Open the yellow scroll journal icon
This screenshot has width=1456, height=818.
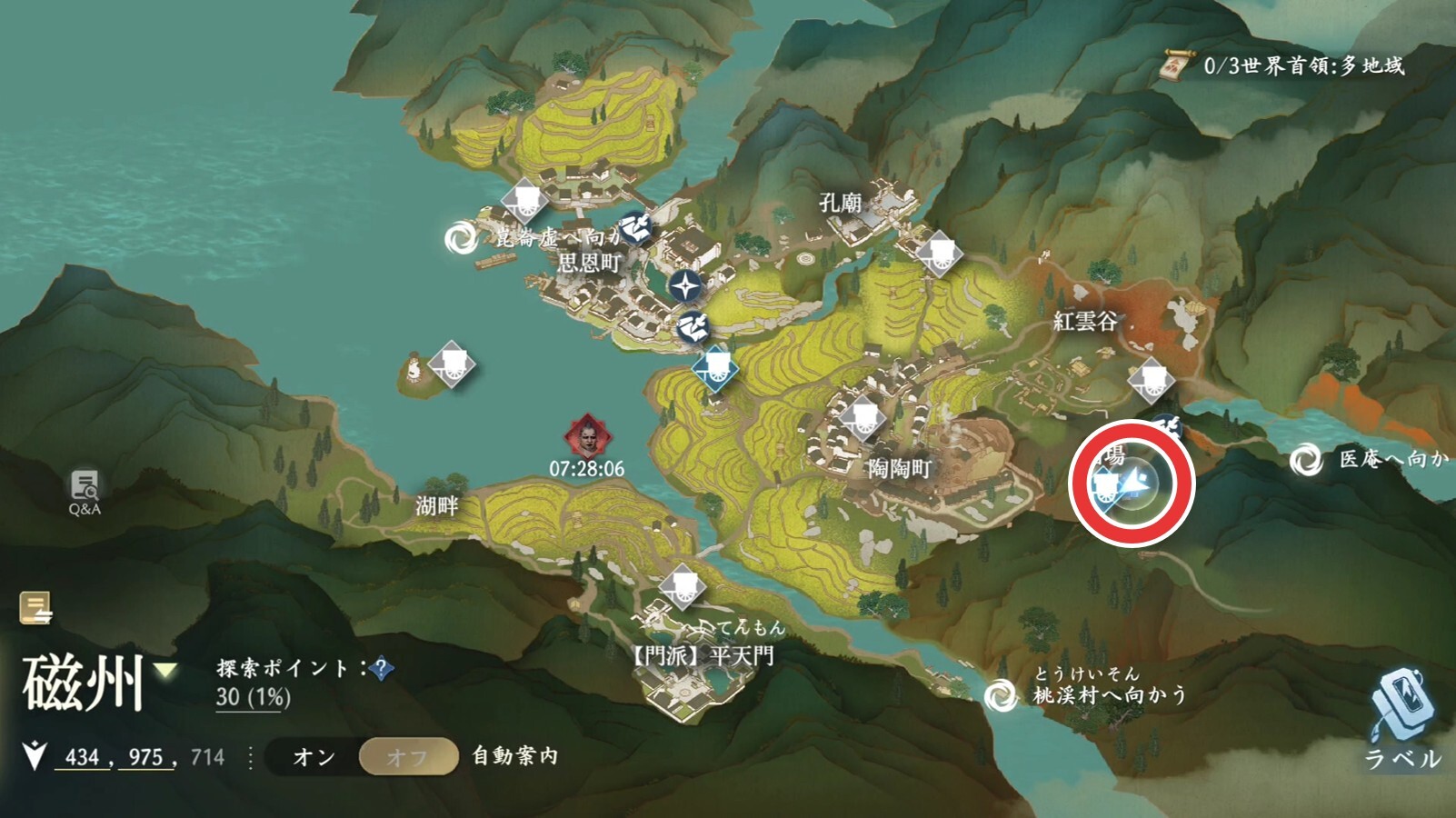(35, 608)
